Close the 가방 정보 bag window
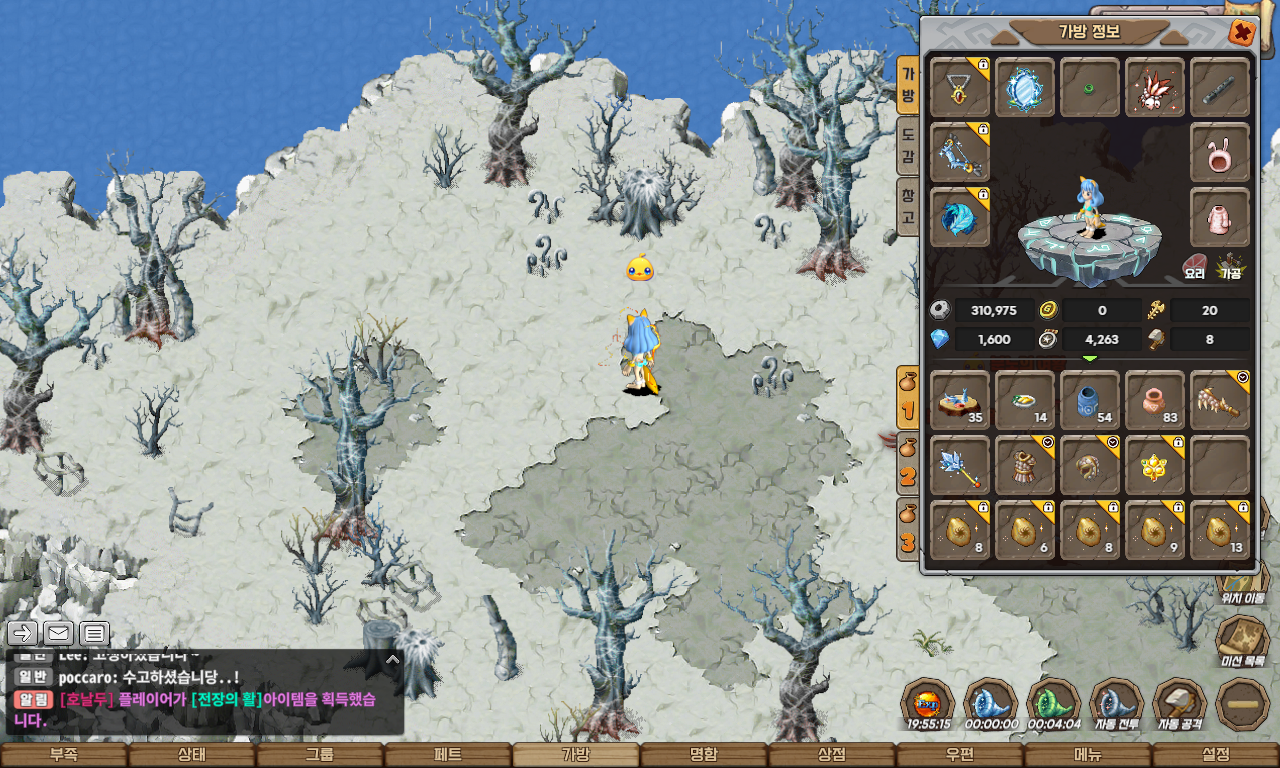 click(1241, 33)
